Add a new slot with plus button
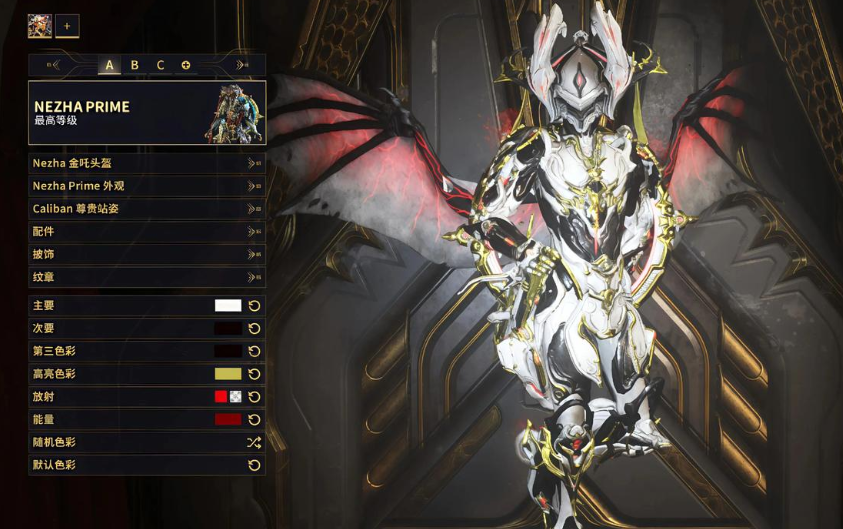This screenshot has height=529, width=843. point(67,26)
